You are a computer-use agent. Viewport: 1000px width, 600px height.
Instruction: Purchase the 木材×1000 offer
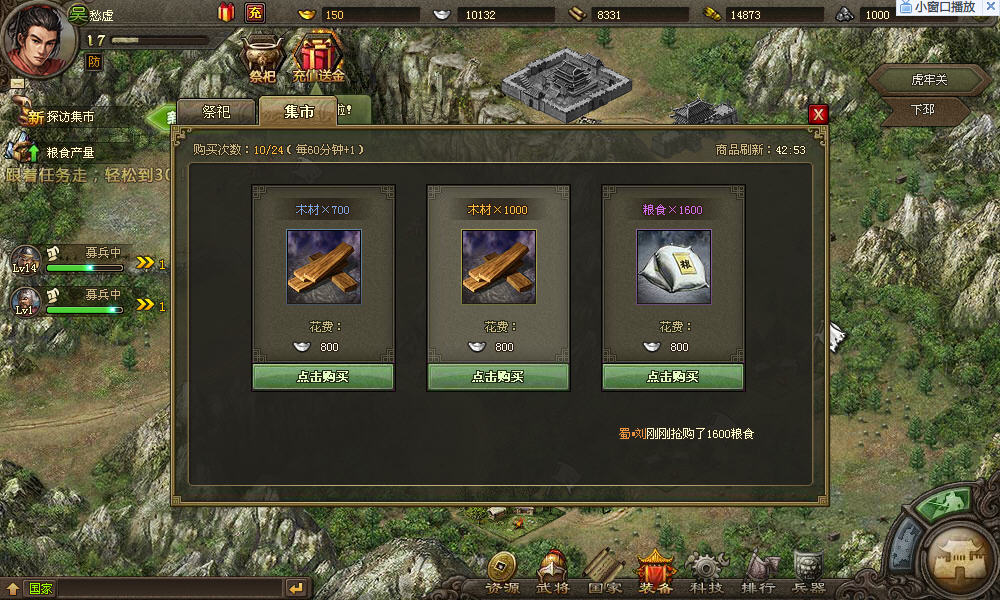[x=498, y=377]
